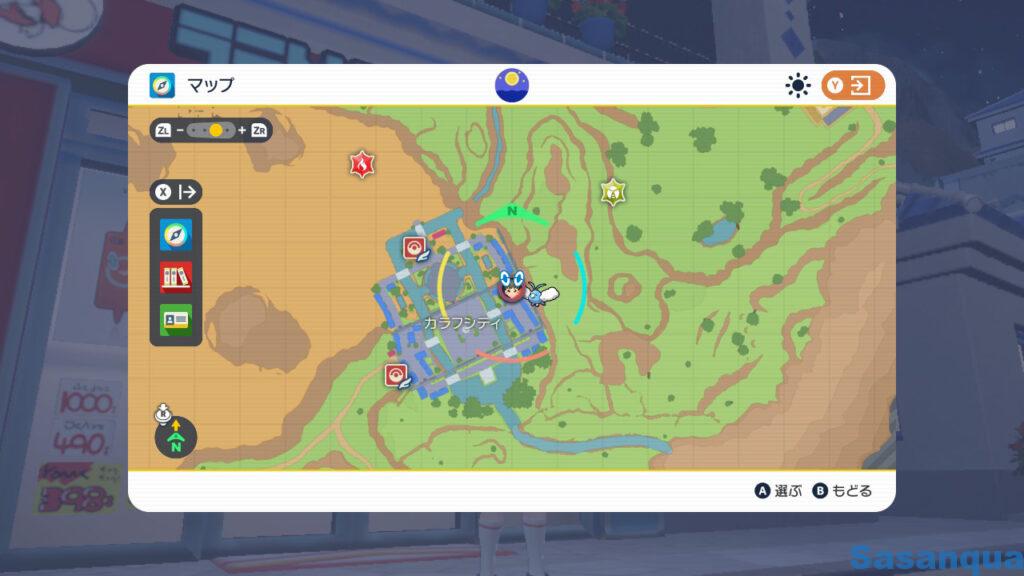Click the map zoom slider's yellow knob
Screen dimensions: 1024x576
(x=215, y=130)
